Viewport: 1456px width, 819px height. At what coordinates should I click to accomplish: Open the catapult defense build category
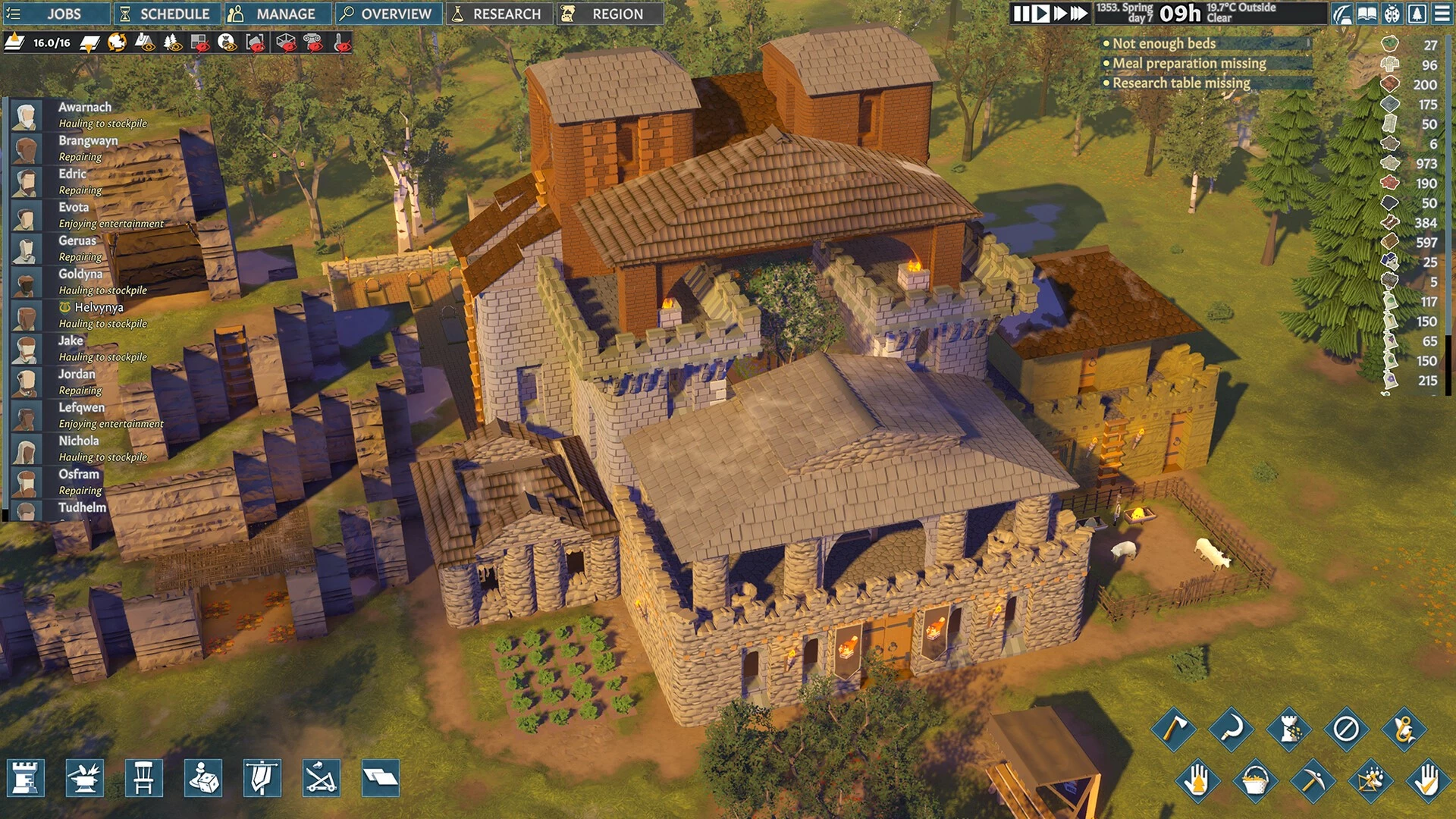(x=322, y=778)
